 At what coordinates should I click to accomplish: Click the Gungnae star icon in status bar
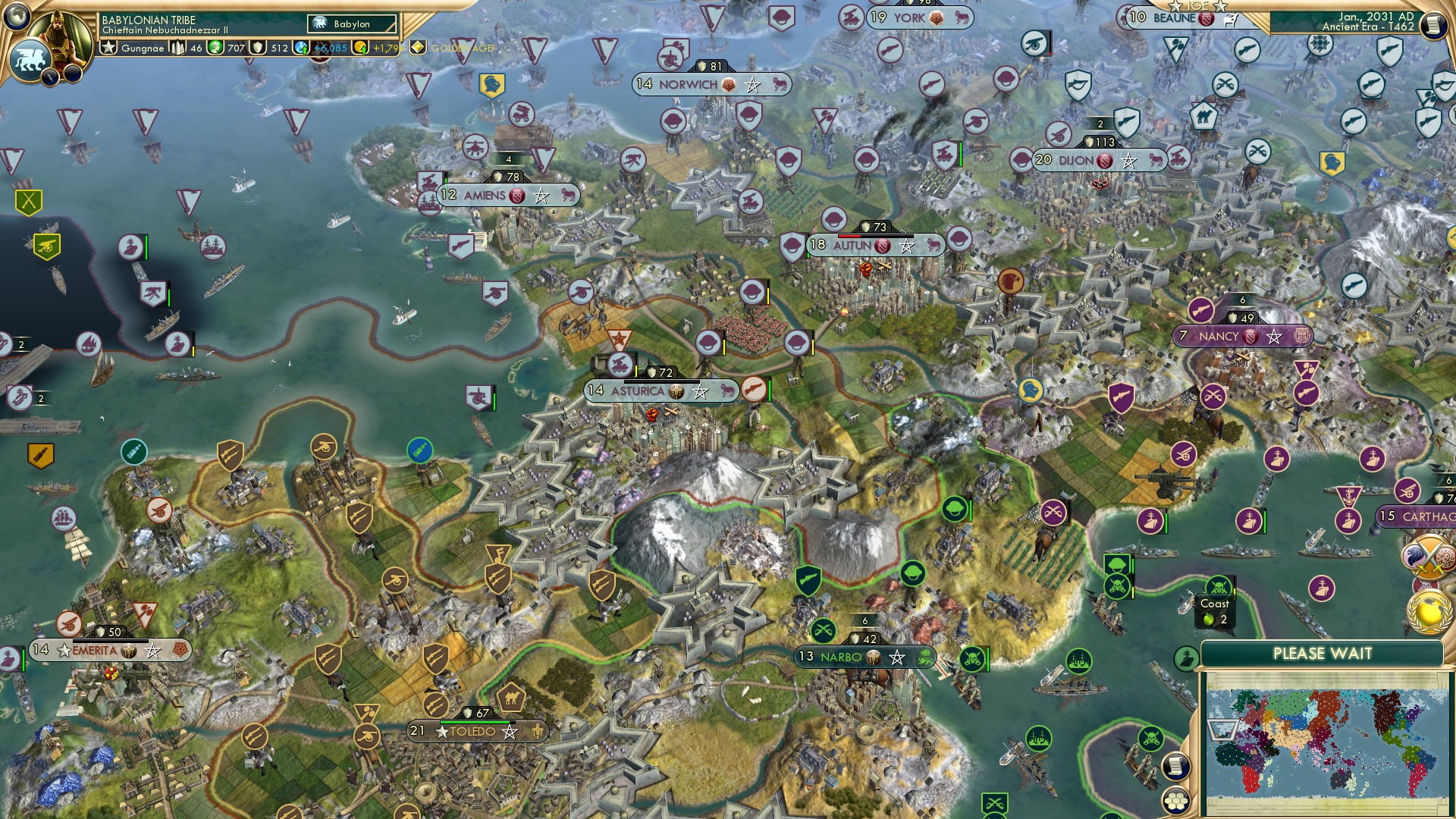(108, 48)
